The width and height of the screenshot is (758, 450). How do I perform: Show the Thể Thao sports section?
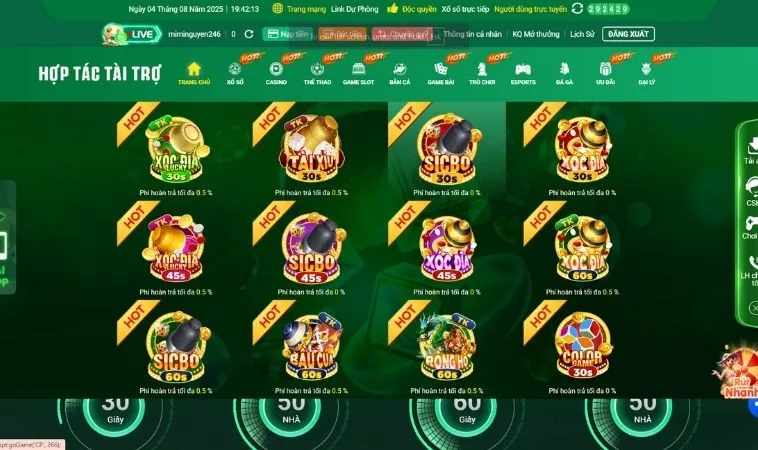coord(317,73)
